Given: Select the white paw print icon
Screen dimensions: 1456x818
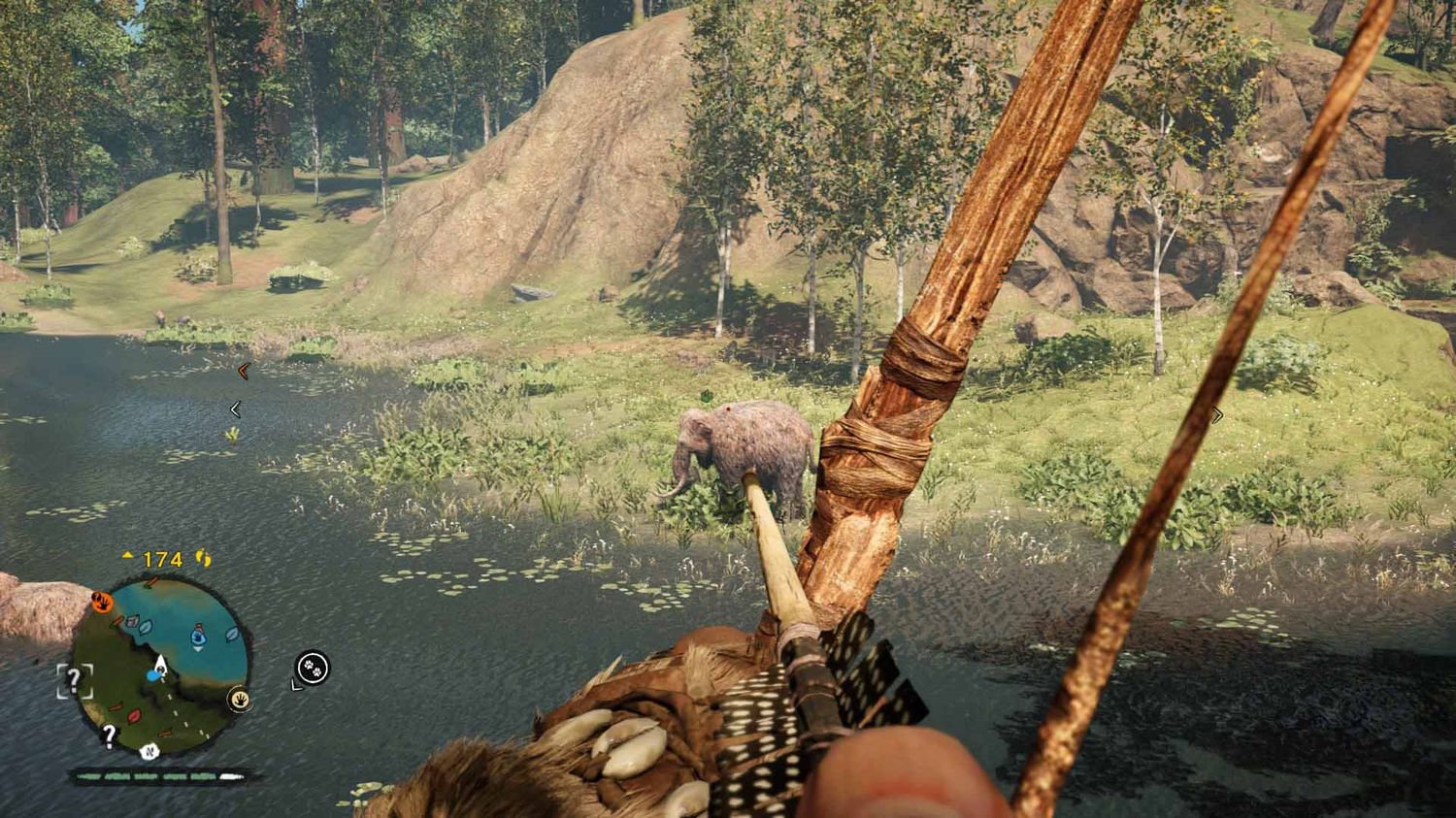Looking at the screenshot, I should (313, 667).
